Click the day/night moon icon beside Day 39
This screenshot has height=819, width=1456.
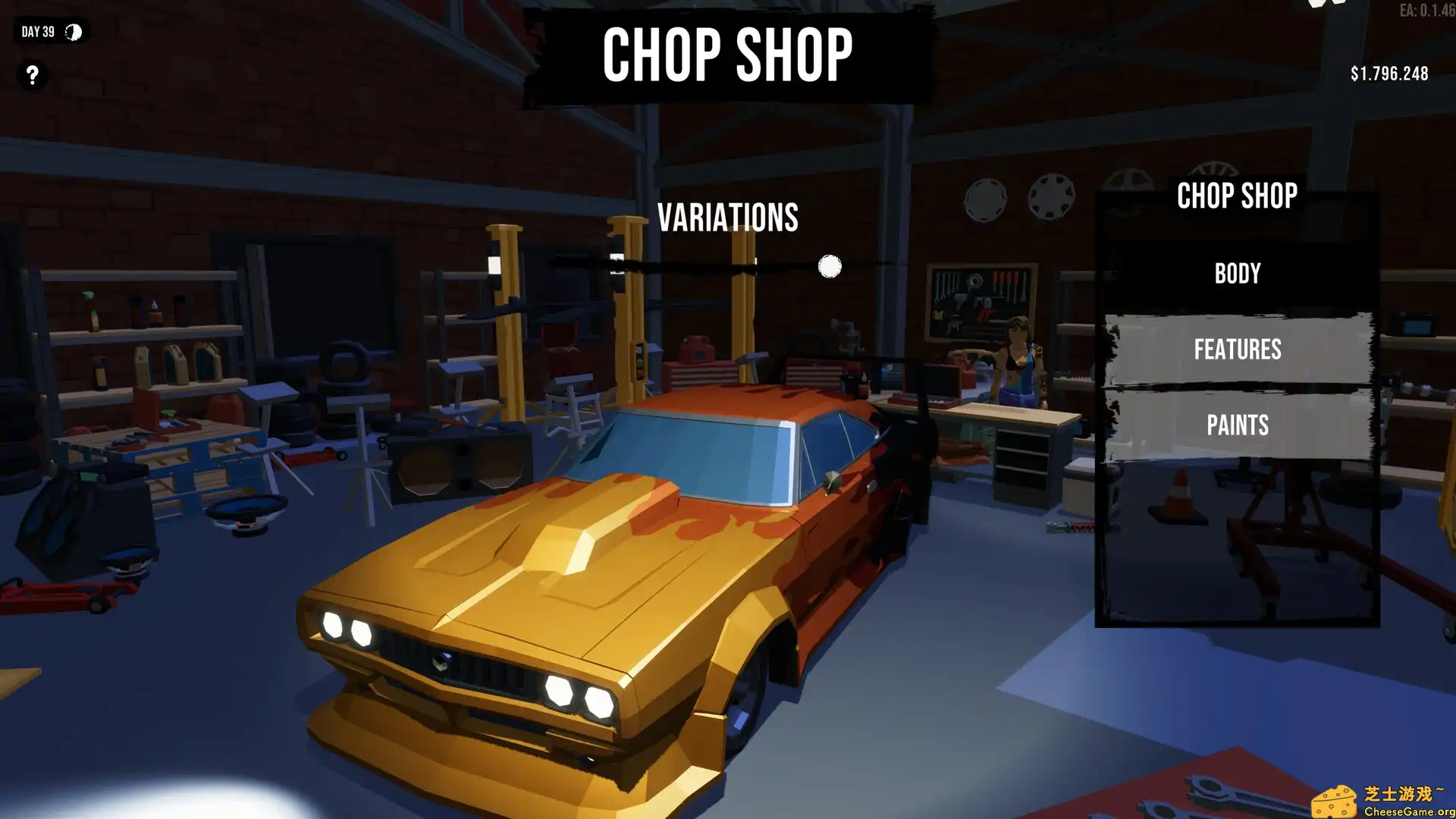[x=72, y=32]
